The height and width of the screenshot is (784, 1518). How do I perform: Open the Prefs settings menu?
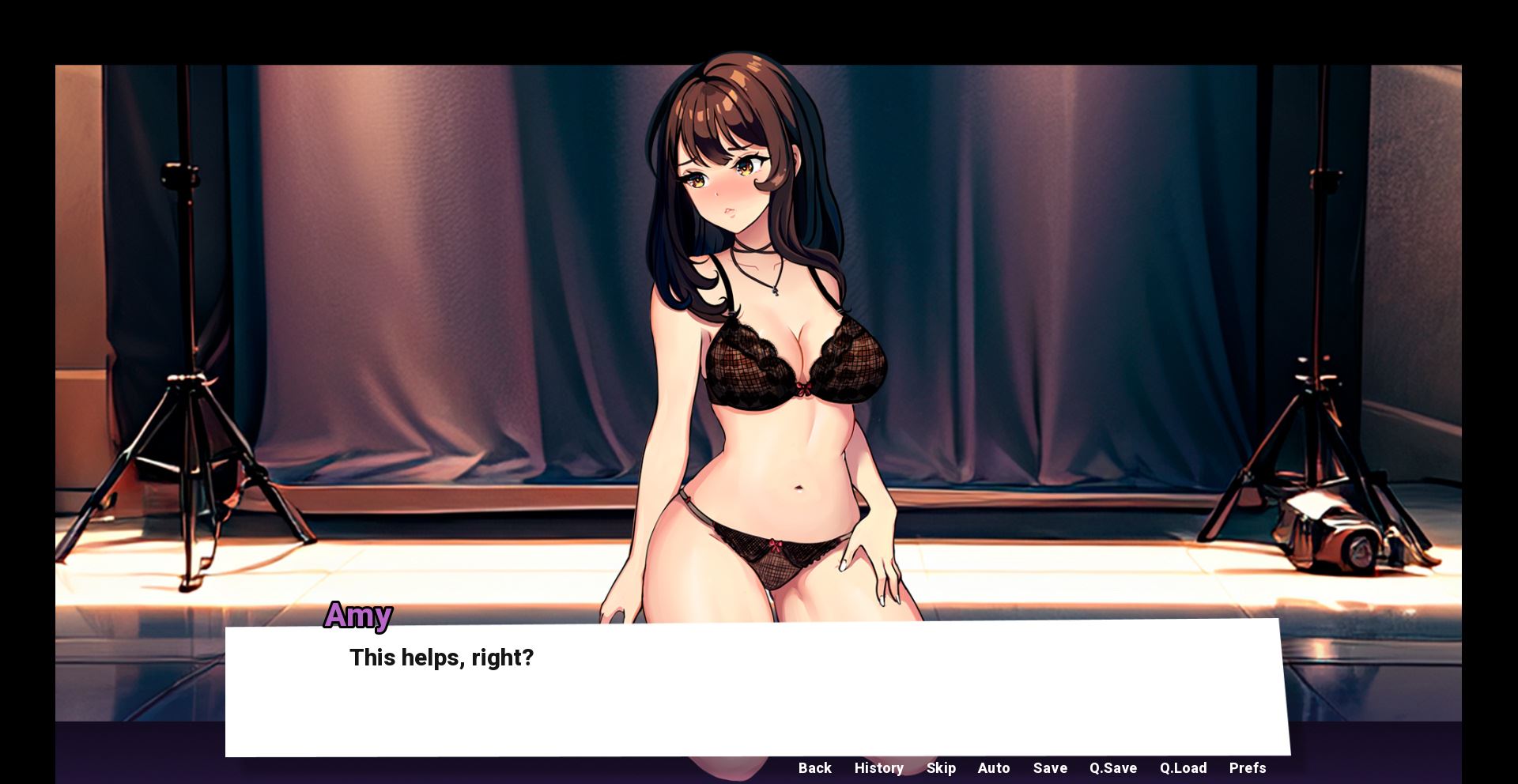(1248, 767)
